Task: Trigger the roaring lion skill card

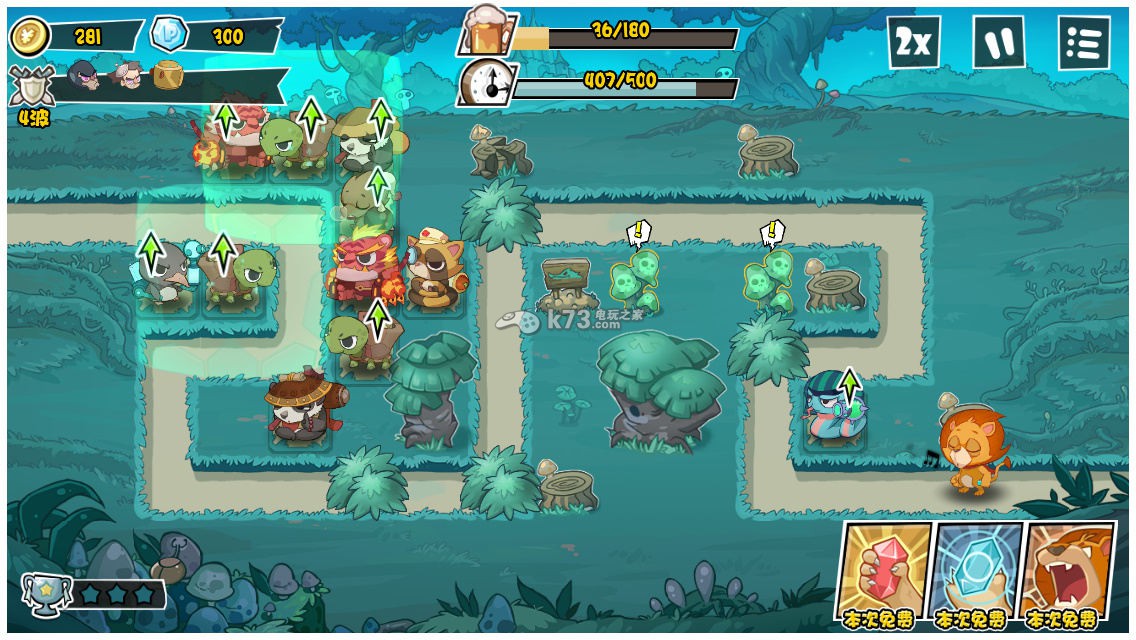Action: pos(1067,570)
